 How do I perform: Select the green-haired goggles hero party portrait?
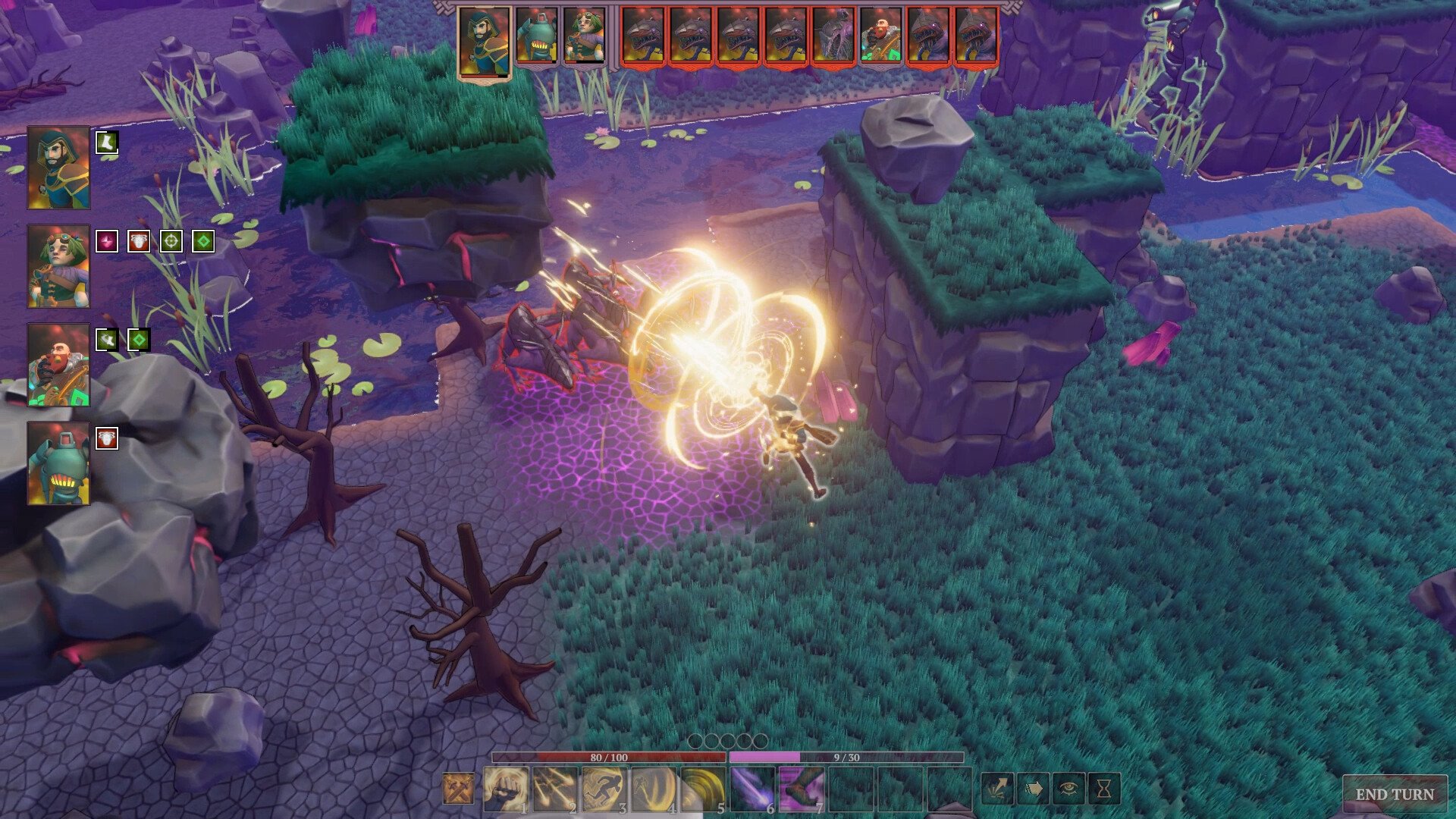click(58, 266)
